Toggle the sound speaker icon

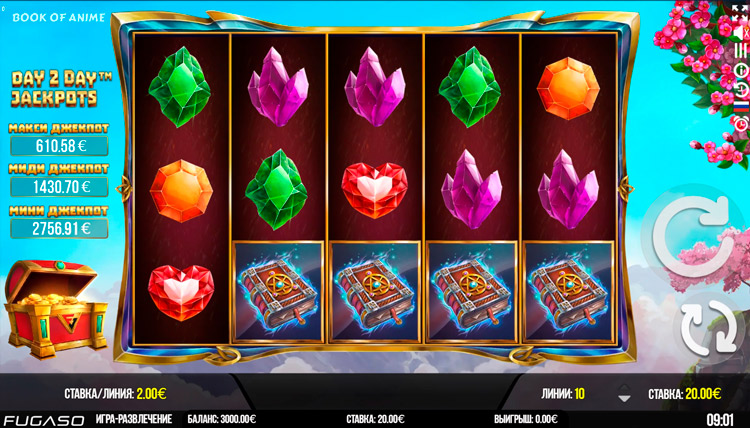(741, 33)
